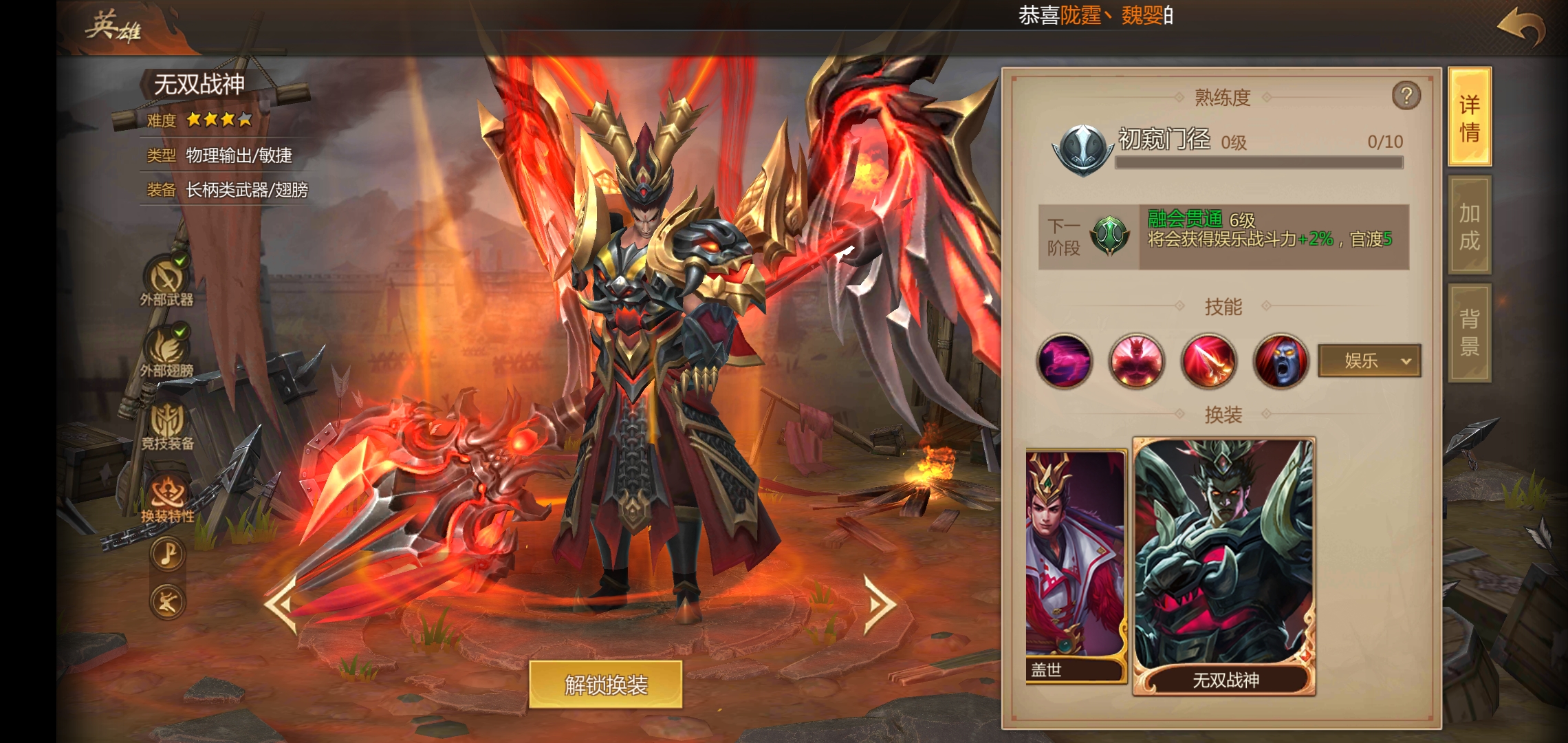Open the 加成 bonus tab
The width and height of the screenshot is (1568, 743).
pyautogui.click(x=1470, y=226)
